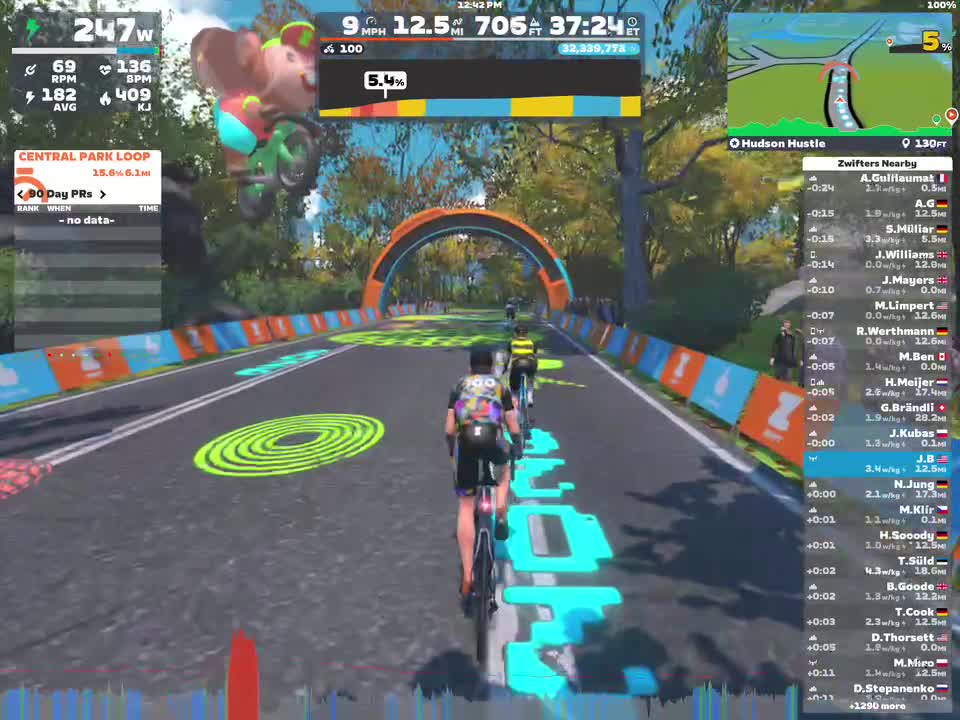The width and height of the screenshot is (960, 720).
Task: Select T.Cook in the nearby list
Action: coord(877,617)
